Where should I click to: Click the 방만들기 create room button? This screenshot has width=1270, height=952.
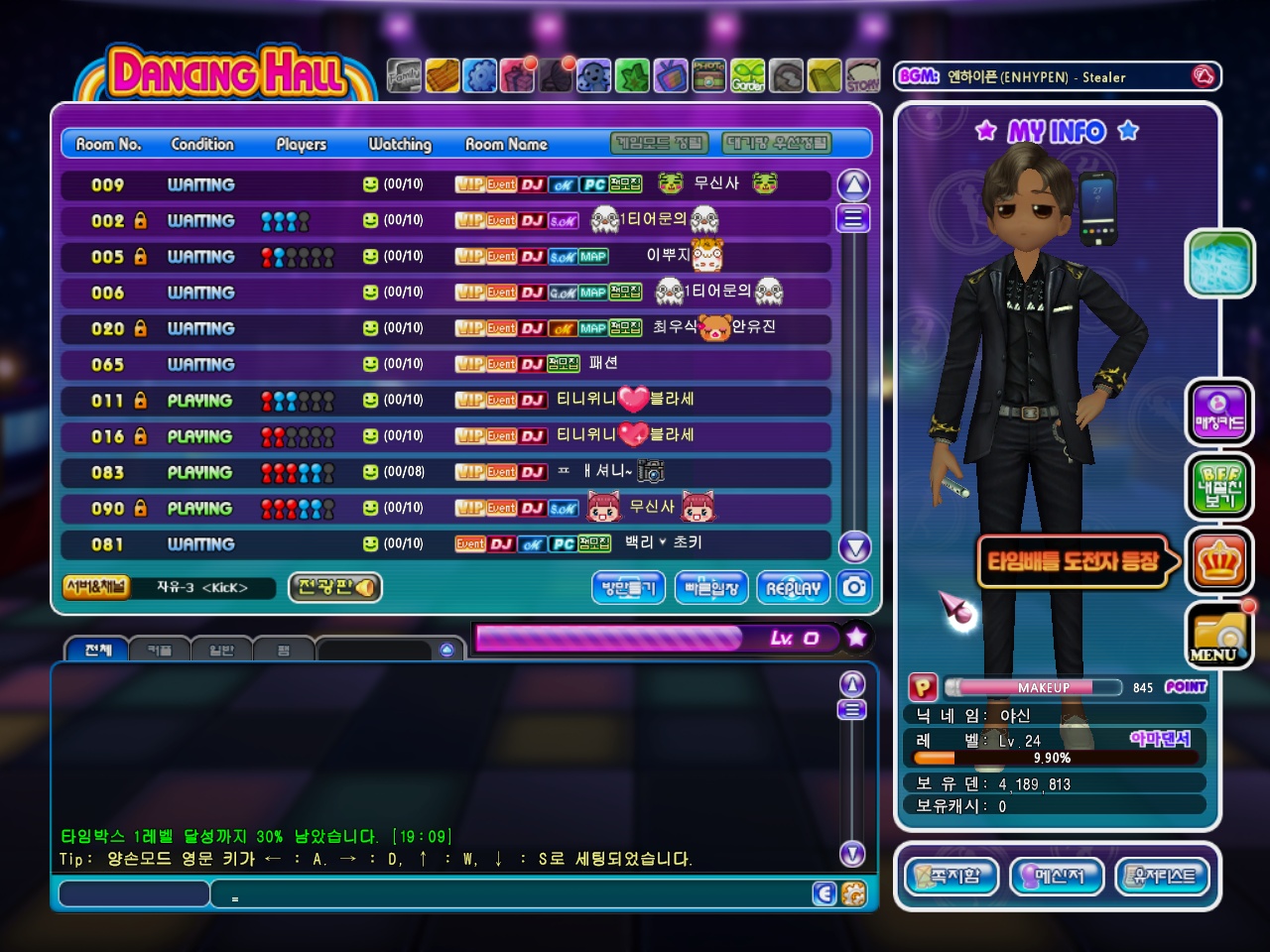click(628, 588)
